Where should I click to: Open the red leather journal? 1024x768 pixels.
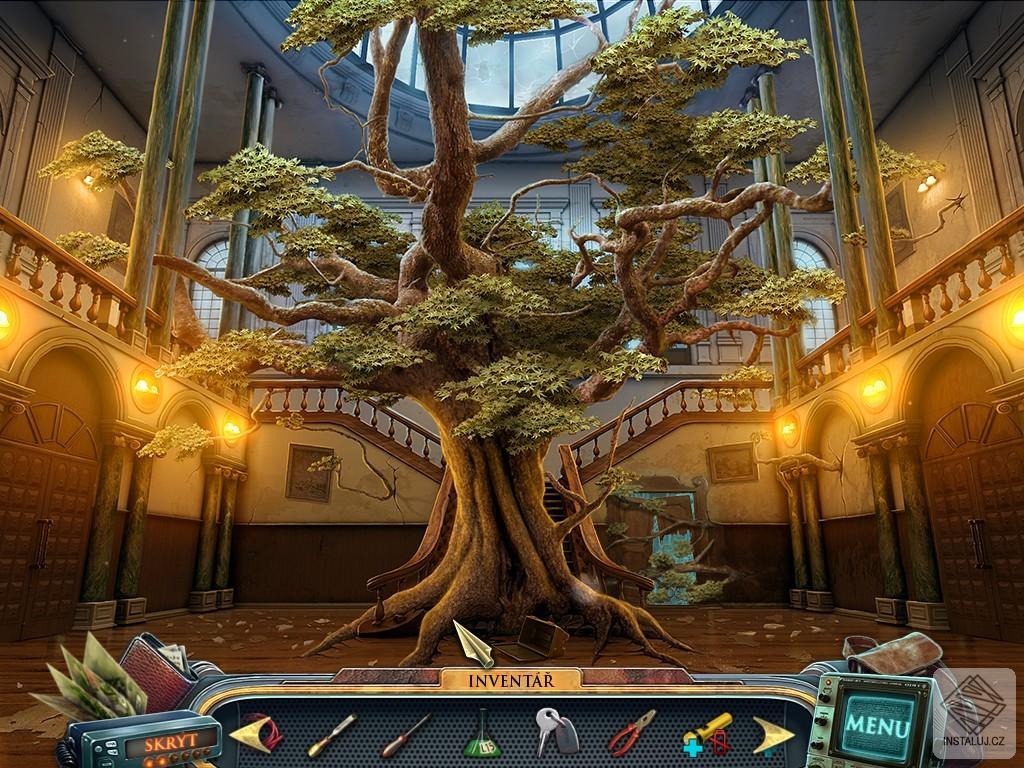coord(160,668)
